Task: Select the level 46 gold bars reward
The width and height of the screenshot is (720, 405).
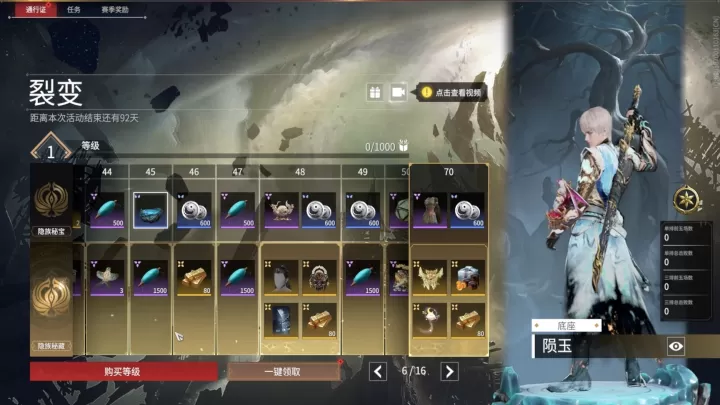Action: point(194,276)
